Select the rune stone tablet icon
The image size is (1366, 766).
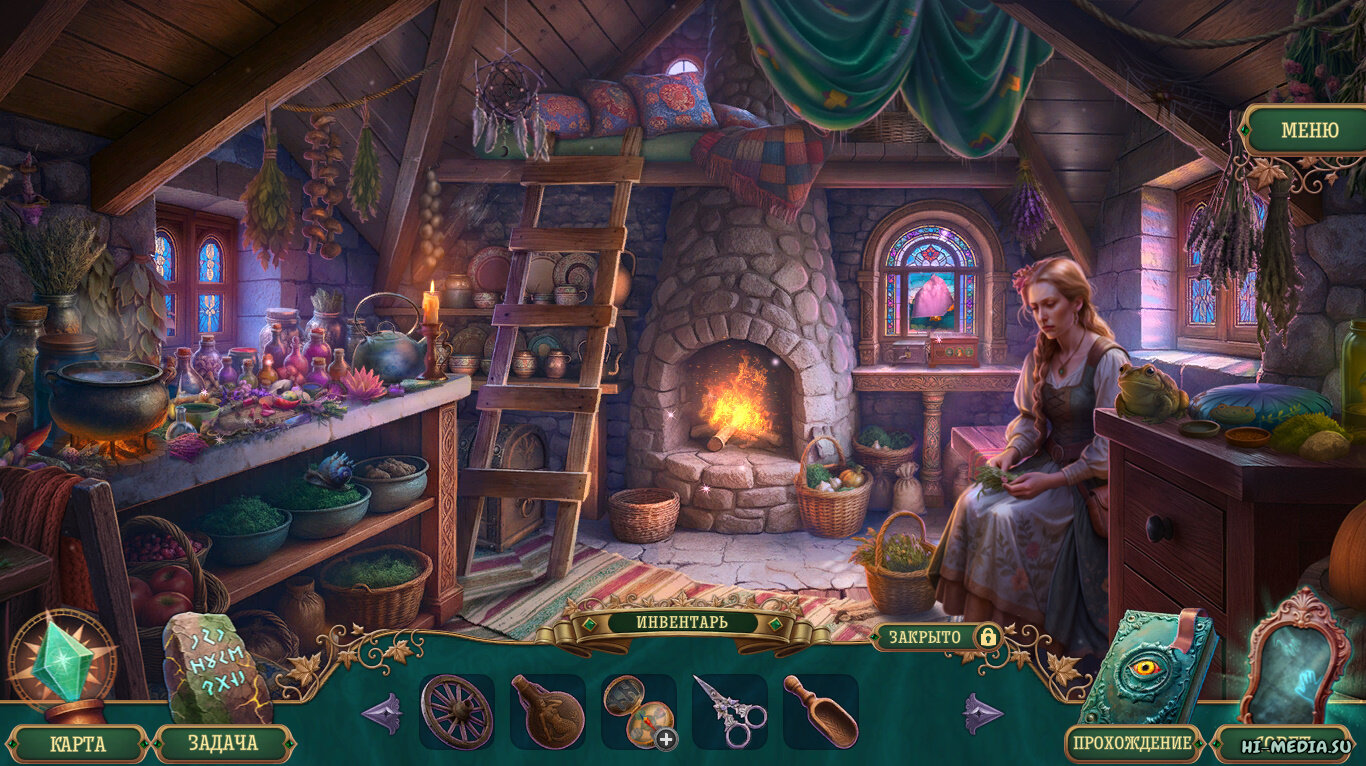(212, 665)
